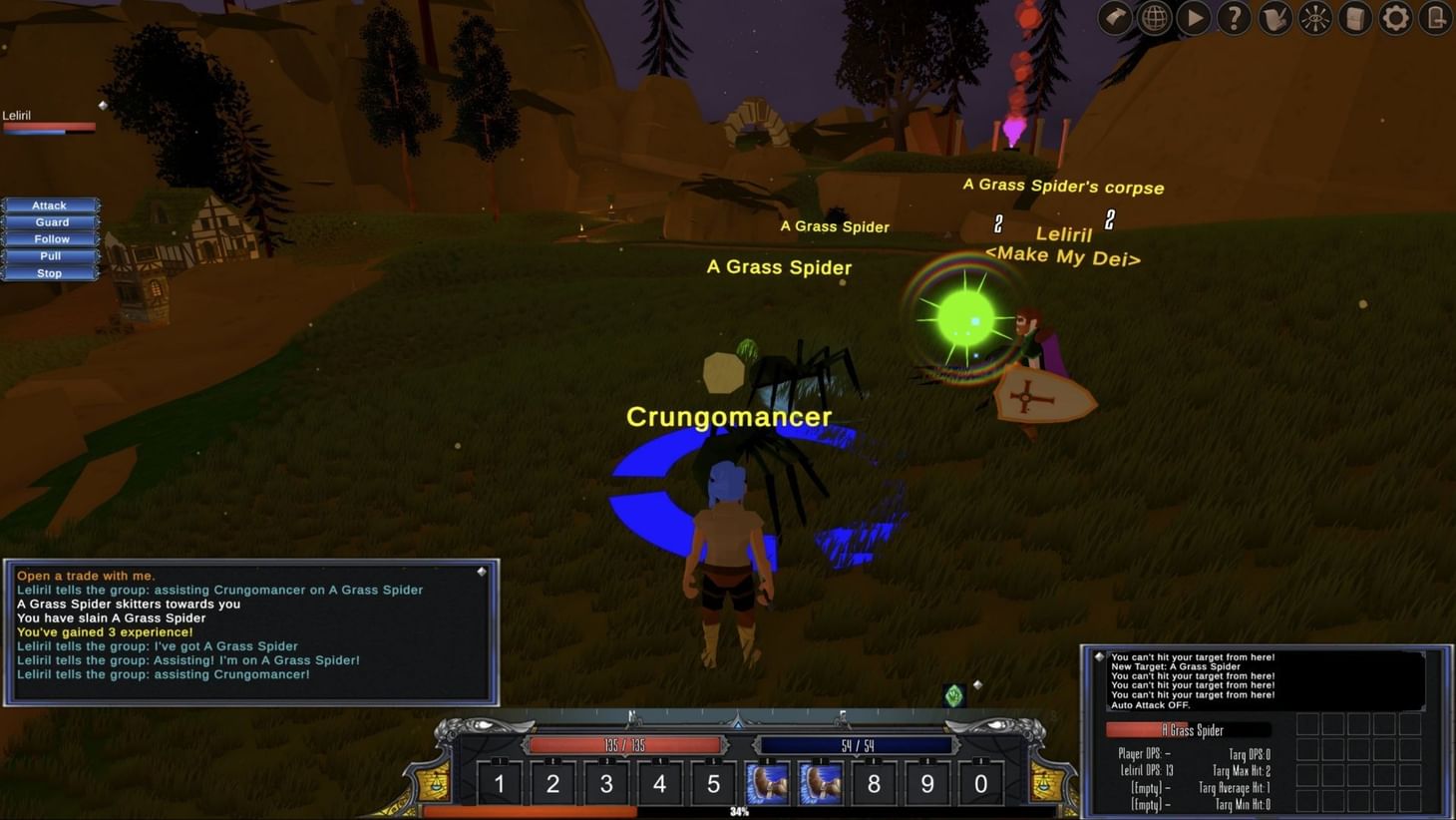This screenshot has width=1456, height=820.
Task: Click the radiant eye icon in top toolbar
Action: pos(1314,17)
